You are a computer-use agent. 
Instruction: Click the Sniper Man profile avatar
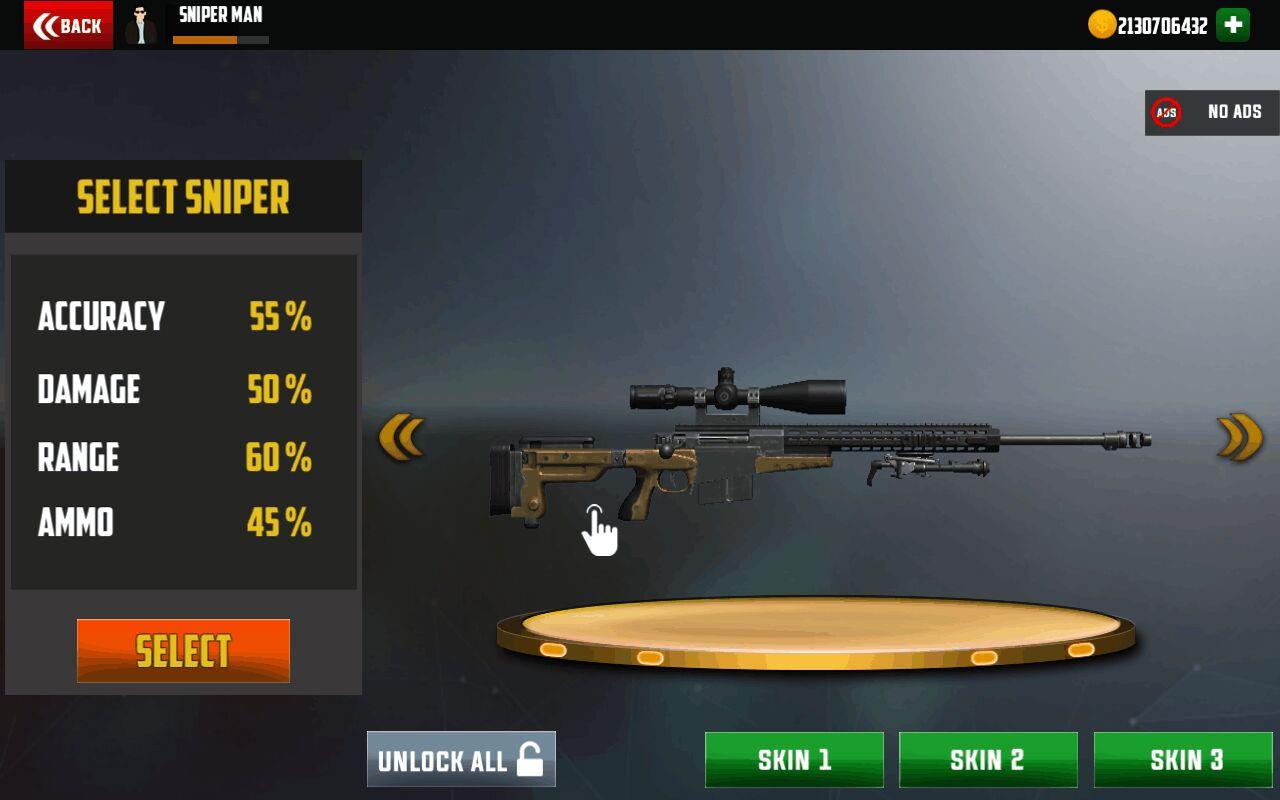pyautogui.click(x=141, y=25)
